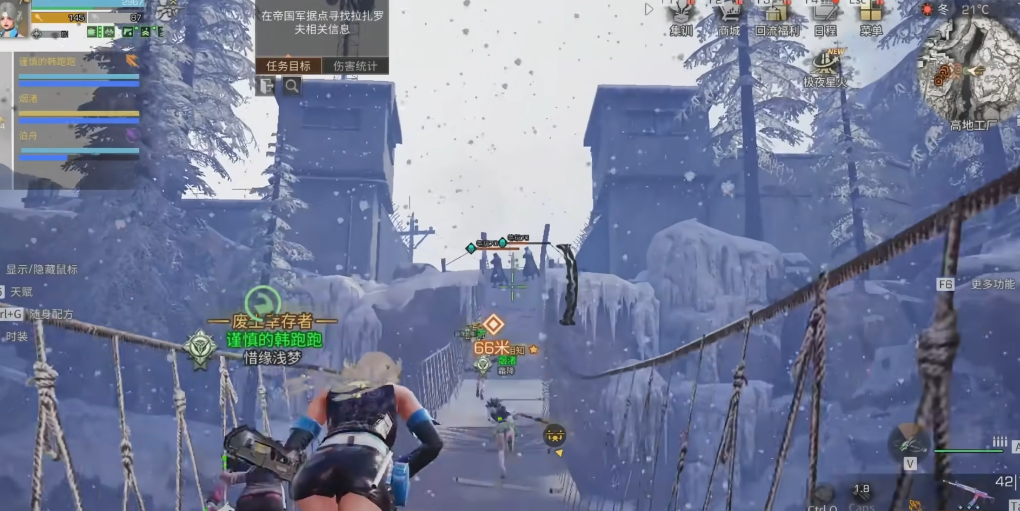Open the 天赋 talents shortcut
This screenshot has width=1020, height=511.
(21, 291)
